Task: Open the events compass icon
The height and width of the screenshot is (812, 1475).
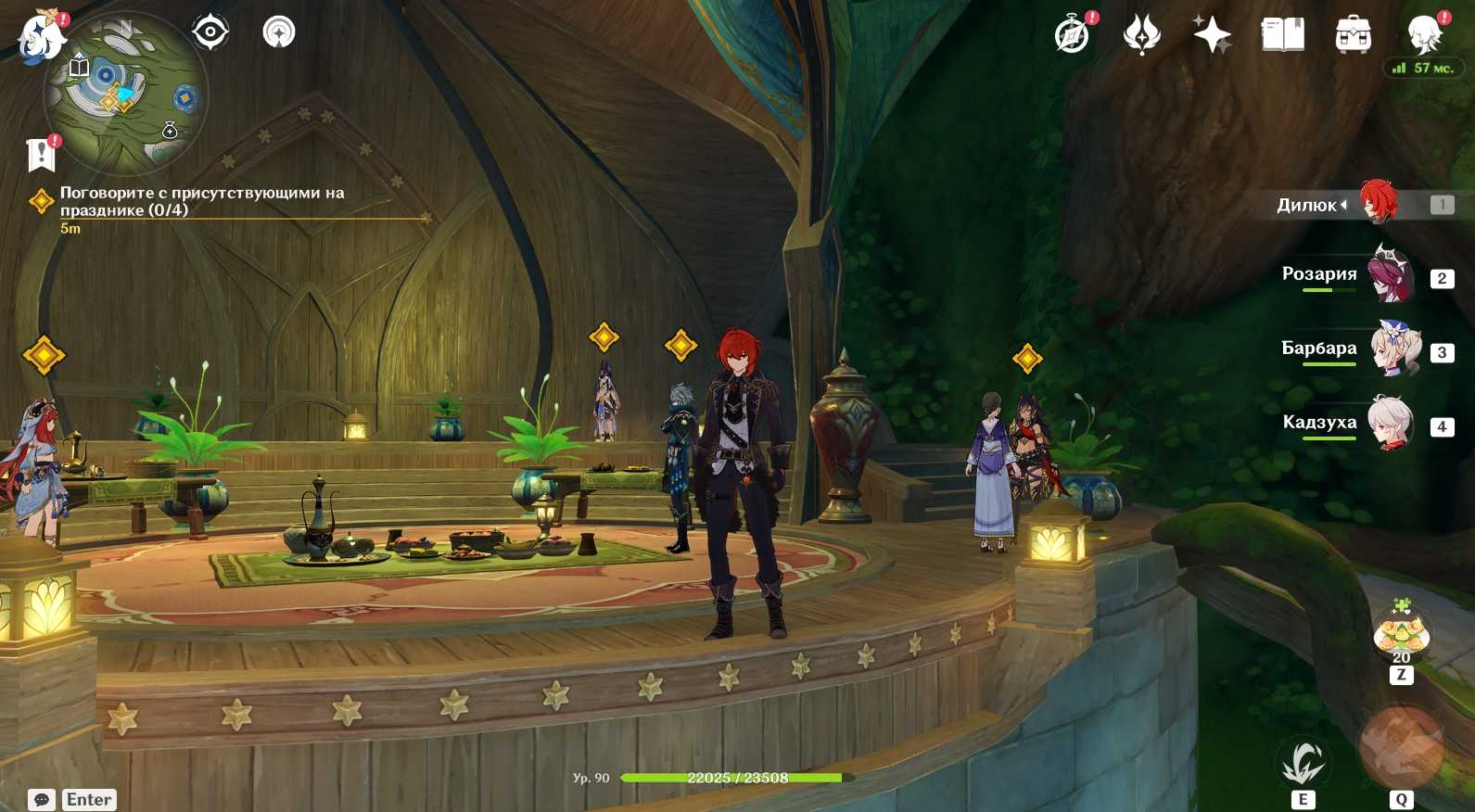Action: coord(1073,35)
